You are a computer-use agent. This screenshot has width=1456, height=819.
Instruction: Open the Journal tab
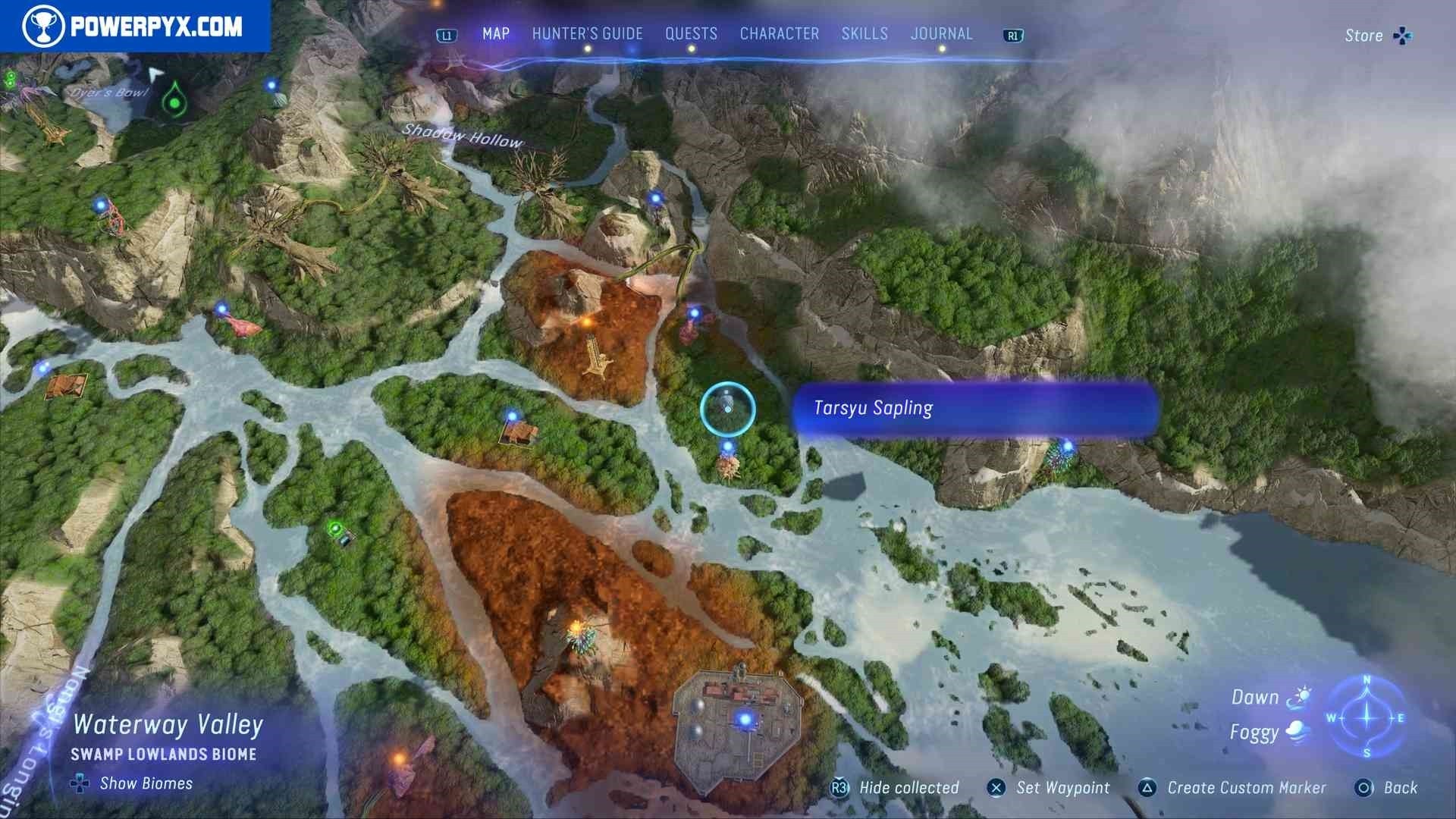pos(941,34)
